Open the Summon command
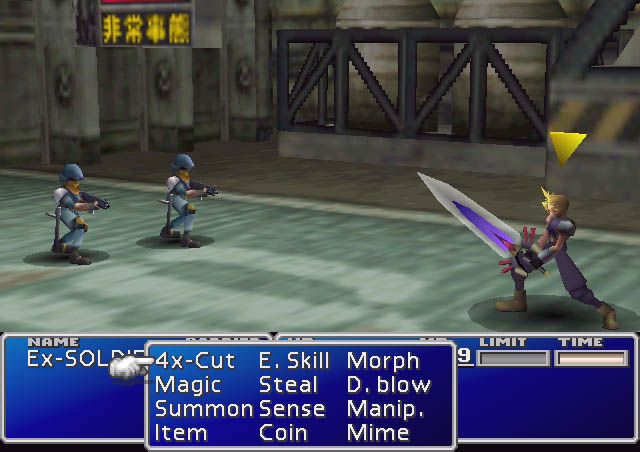This screenshot has width=640, height=452. pos(203,409)
